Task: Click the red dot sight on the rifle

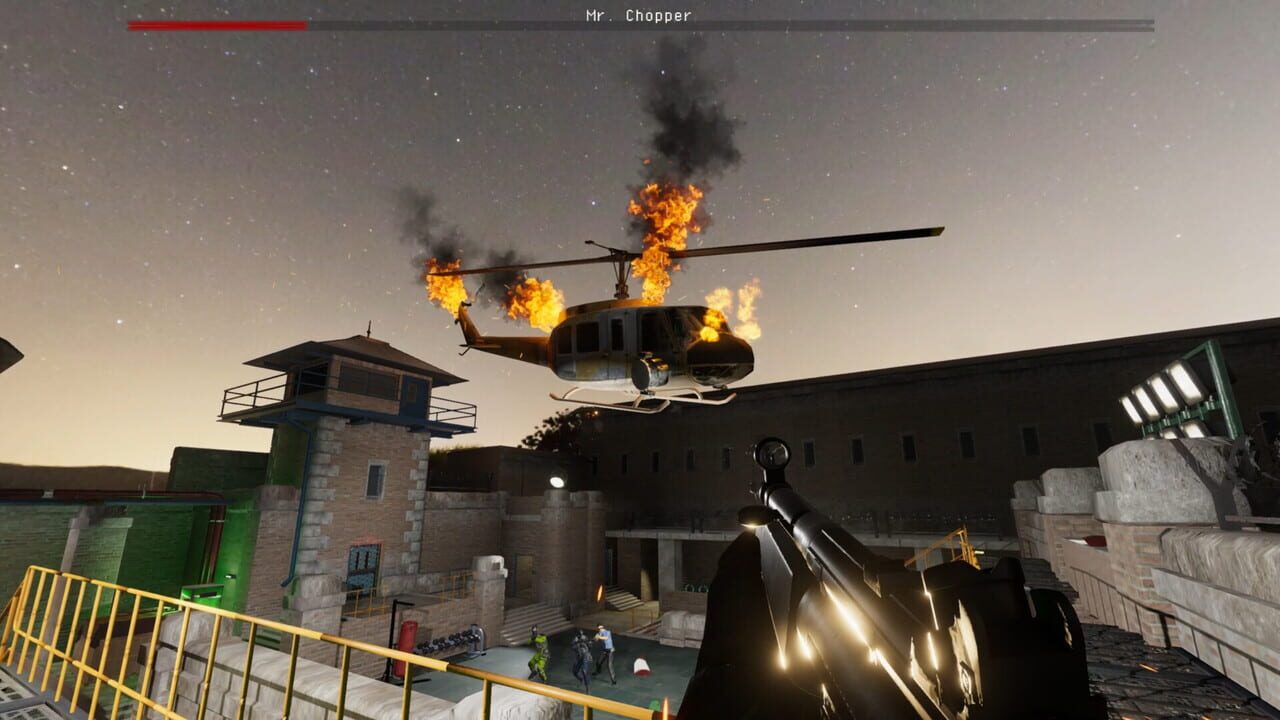Action: coord(773,452)
